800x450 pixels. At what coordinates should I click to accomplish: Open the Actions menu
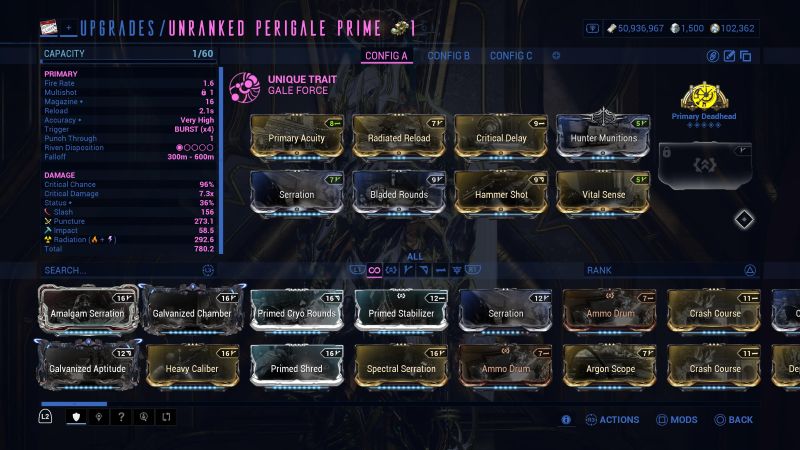[x=611, y=420]
